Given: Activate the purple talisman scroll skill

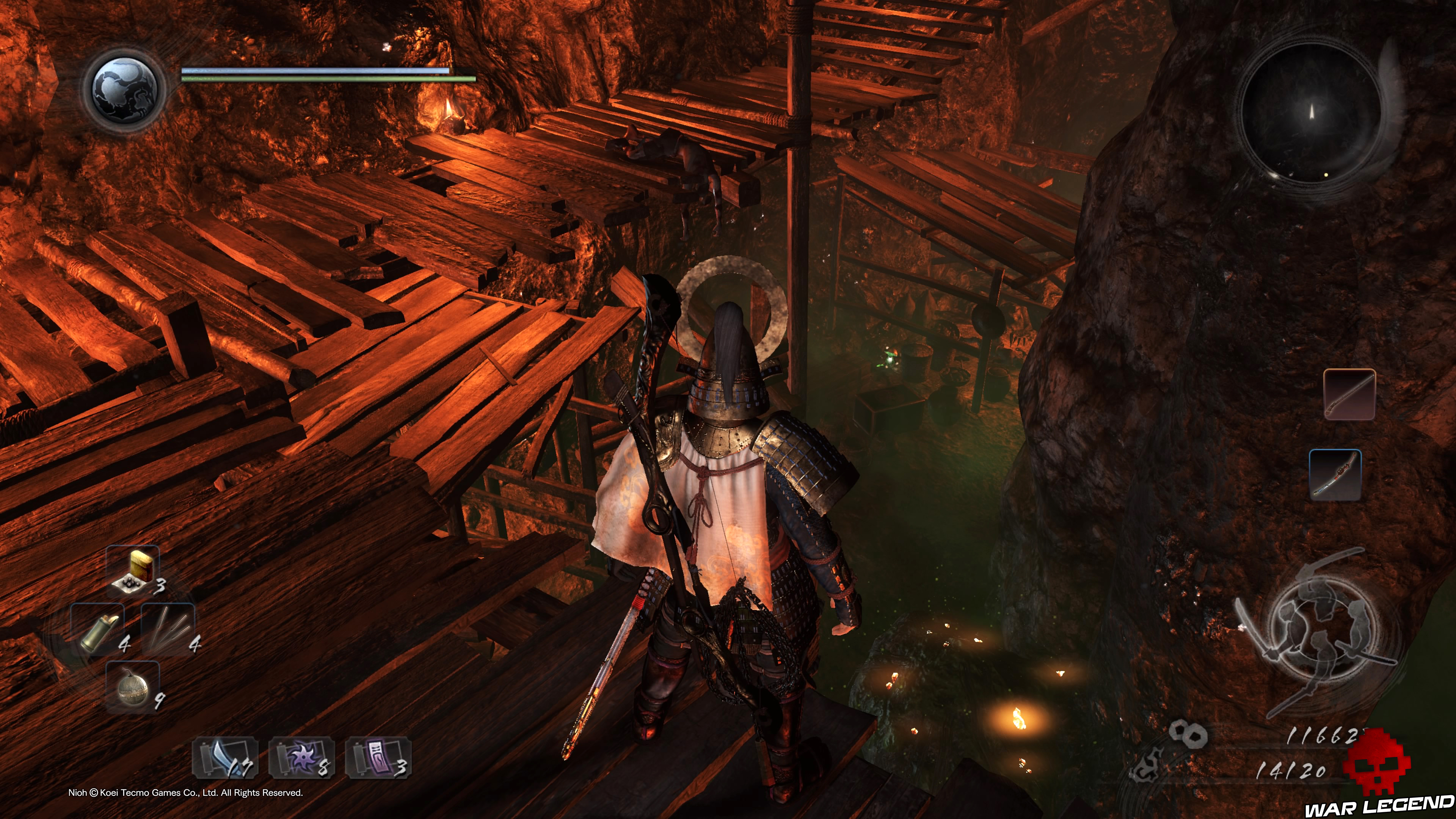Looking at the screenshot, I should pyautogui.click(x=378, y=758).
